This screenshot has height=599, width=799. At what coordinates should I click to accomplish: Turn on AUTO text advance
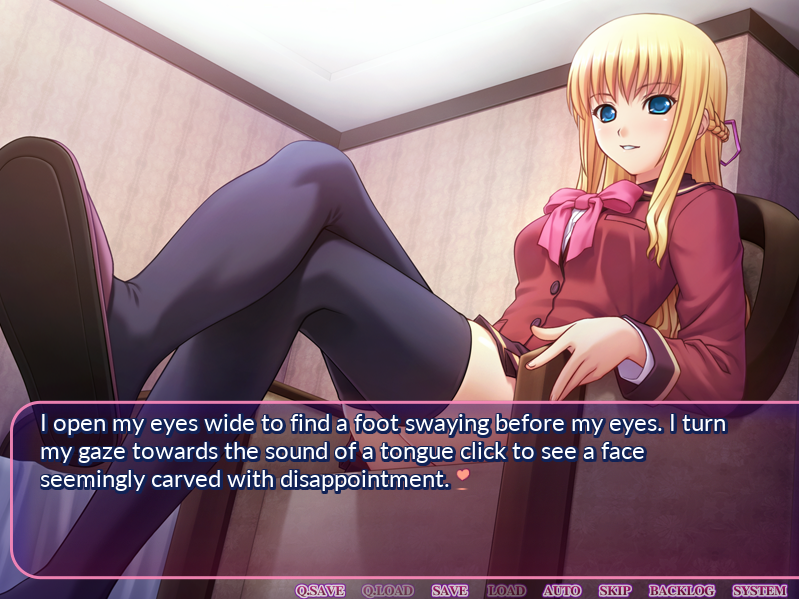tap(562, 591)
